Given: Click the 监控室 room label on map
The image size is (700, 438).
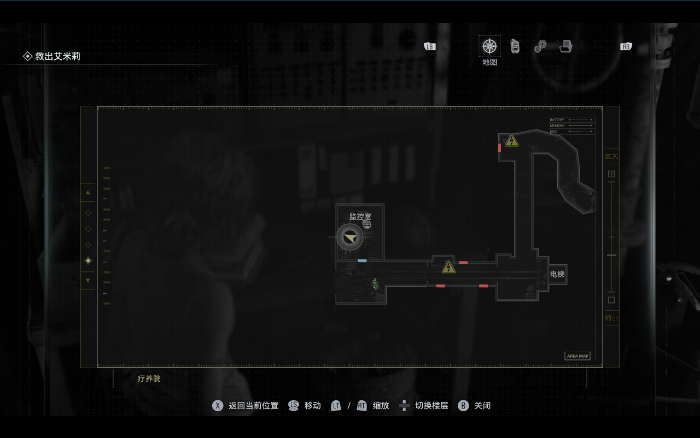Looking at the screenshot, I should [360, 216].
